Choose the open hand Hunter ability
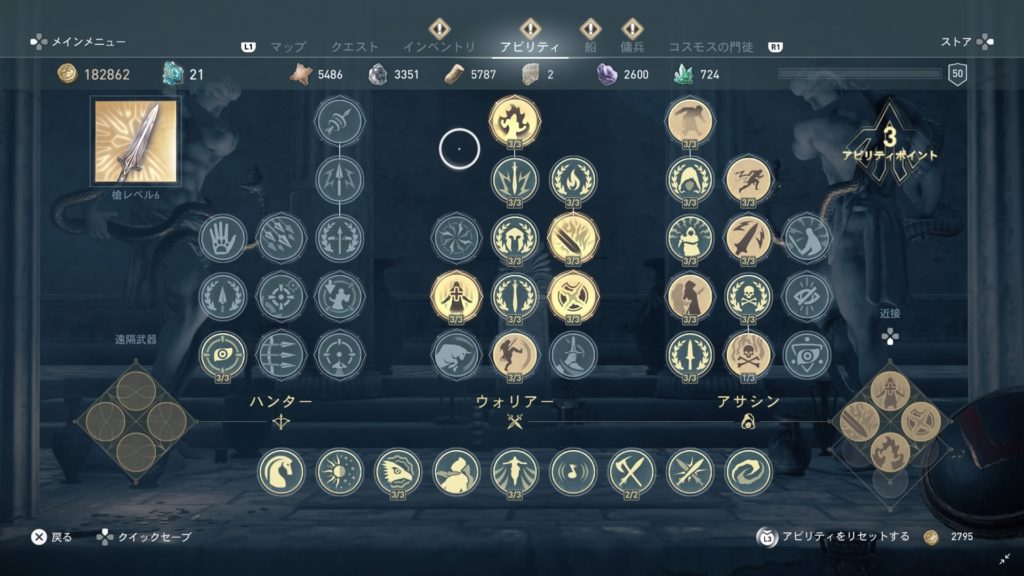The height and width of the screenshot is (576, 1024). coord(222,238)
